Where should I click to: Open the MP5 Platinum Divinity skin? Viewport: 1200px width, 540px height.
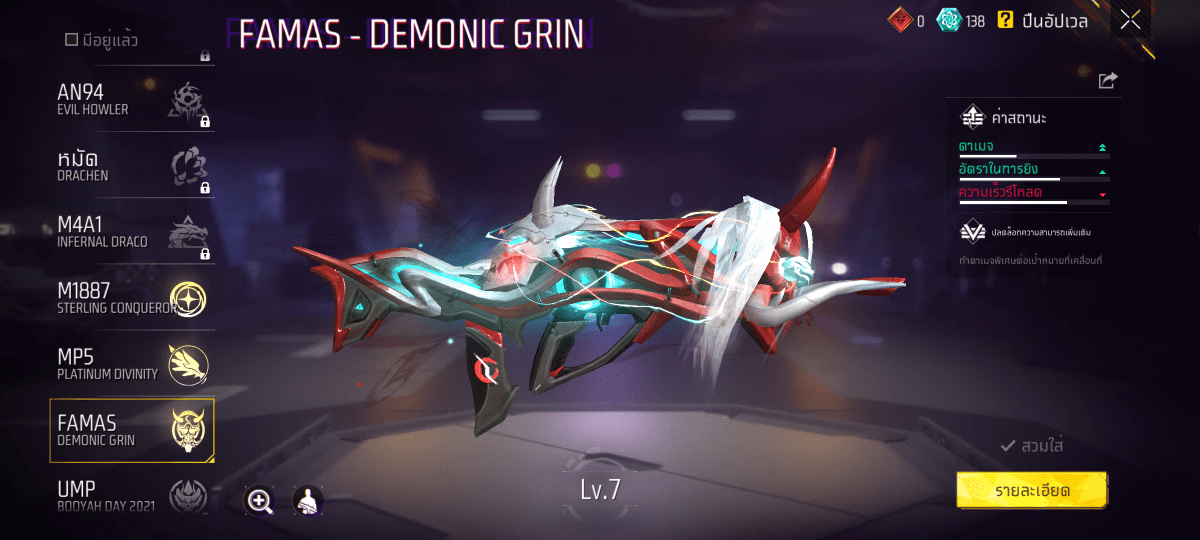pos(132,364)
